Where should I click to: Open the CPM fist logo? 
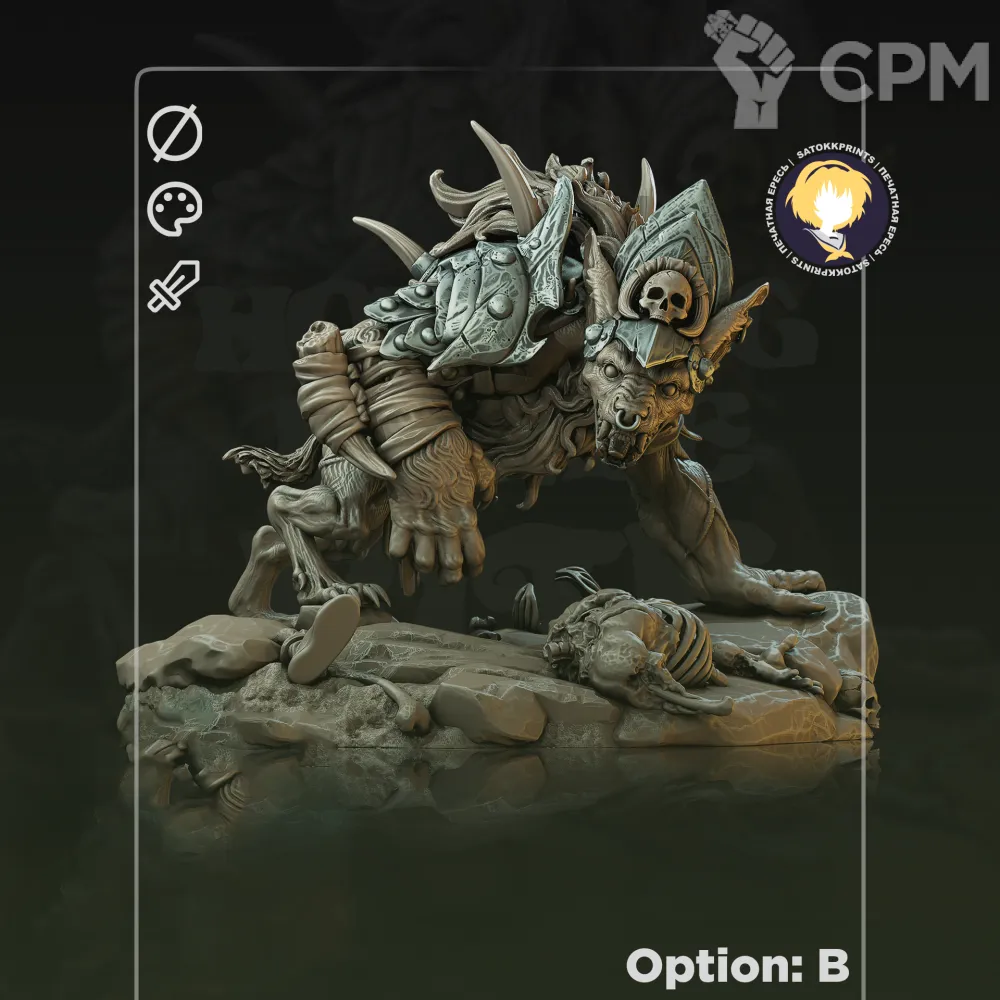[752, 68]
